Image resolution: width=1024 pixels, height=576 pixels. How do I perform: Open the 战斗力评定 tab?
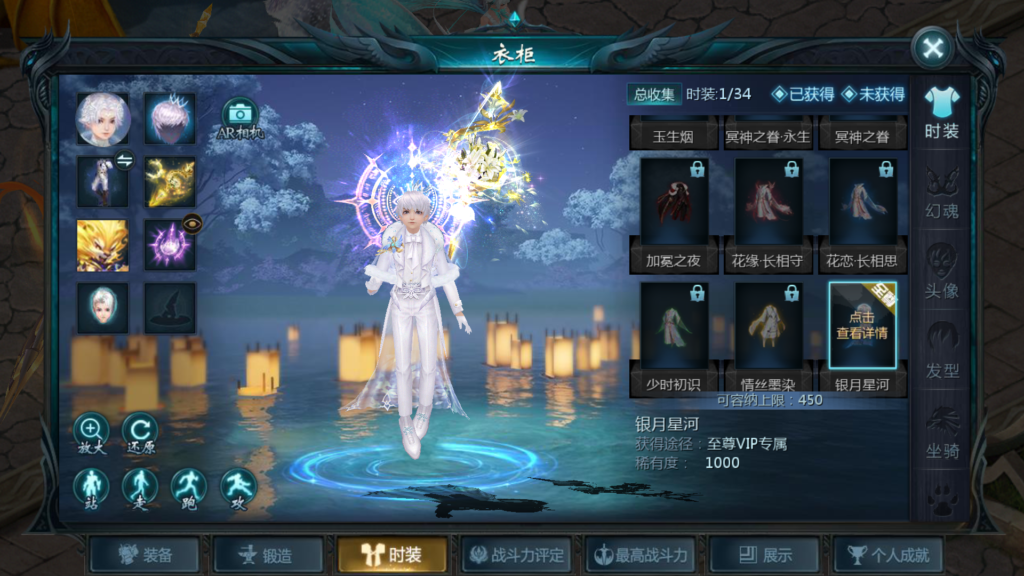pos(516,555)
